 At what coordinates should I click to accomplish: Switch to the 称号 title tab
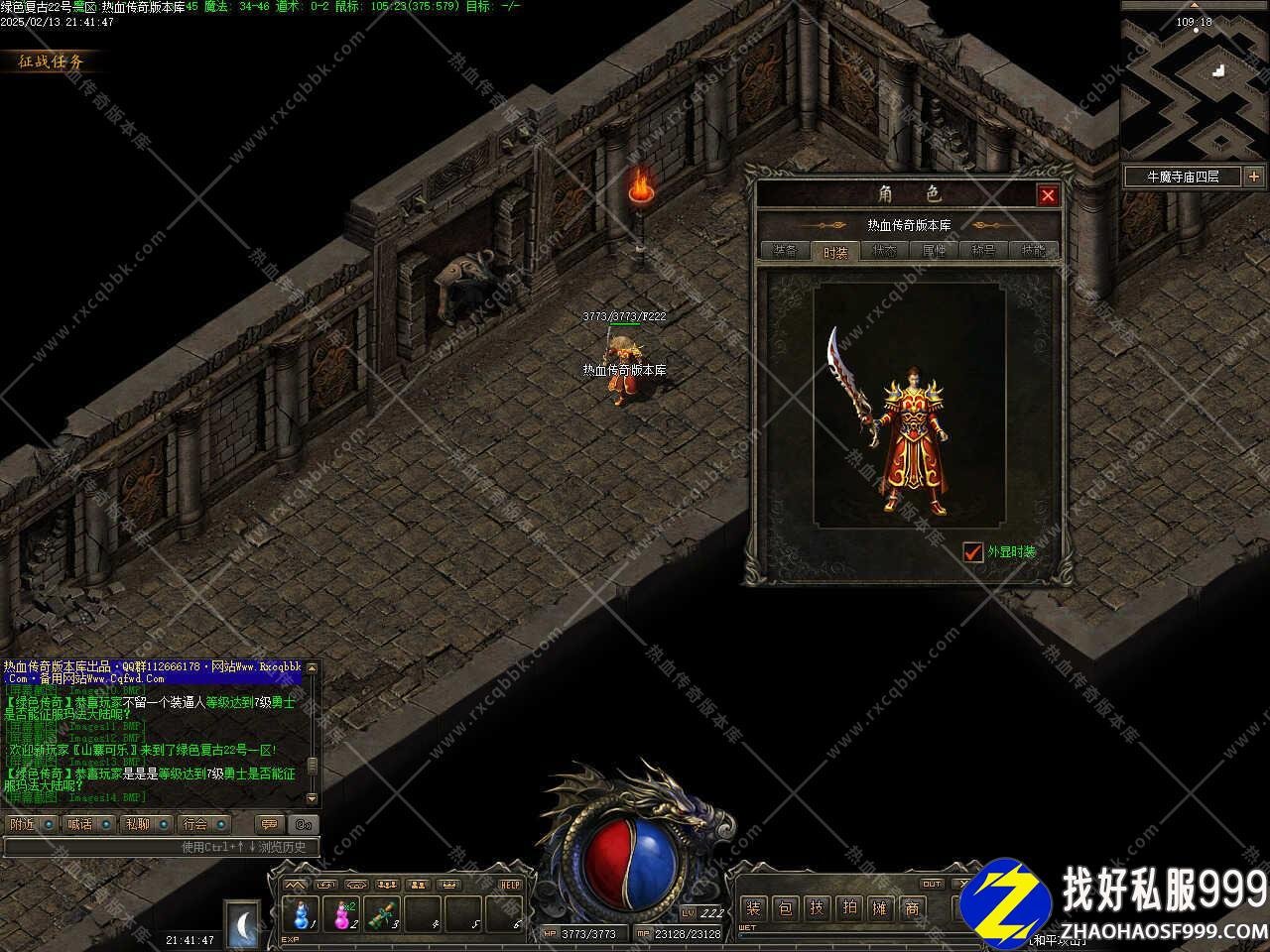pos(983,251)
